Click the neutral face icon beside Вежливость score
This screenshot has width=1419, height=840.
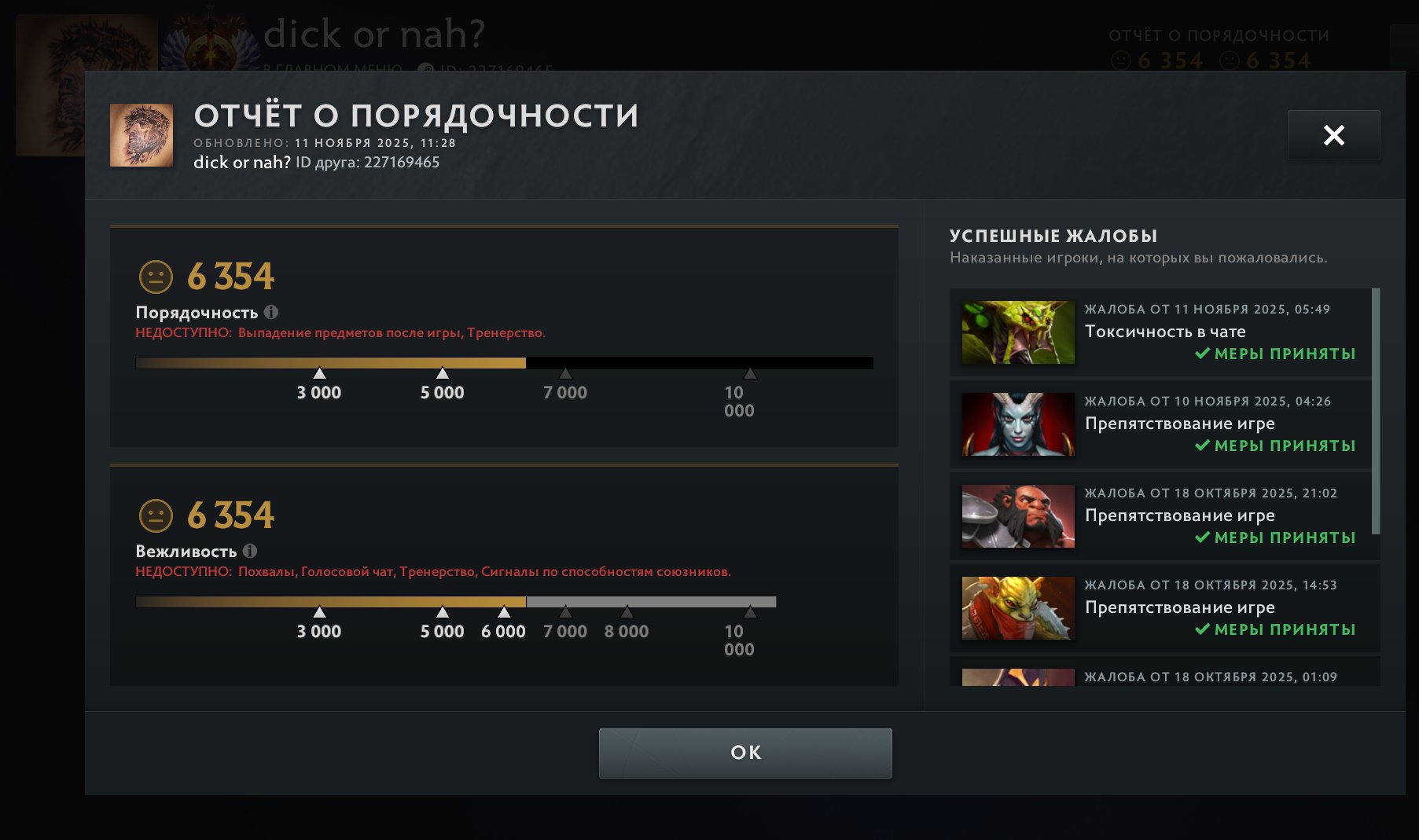point(156,515)
